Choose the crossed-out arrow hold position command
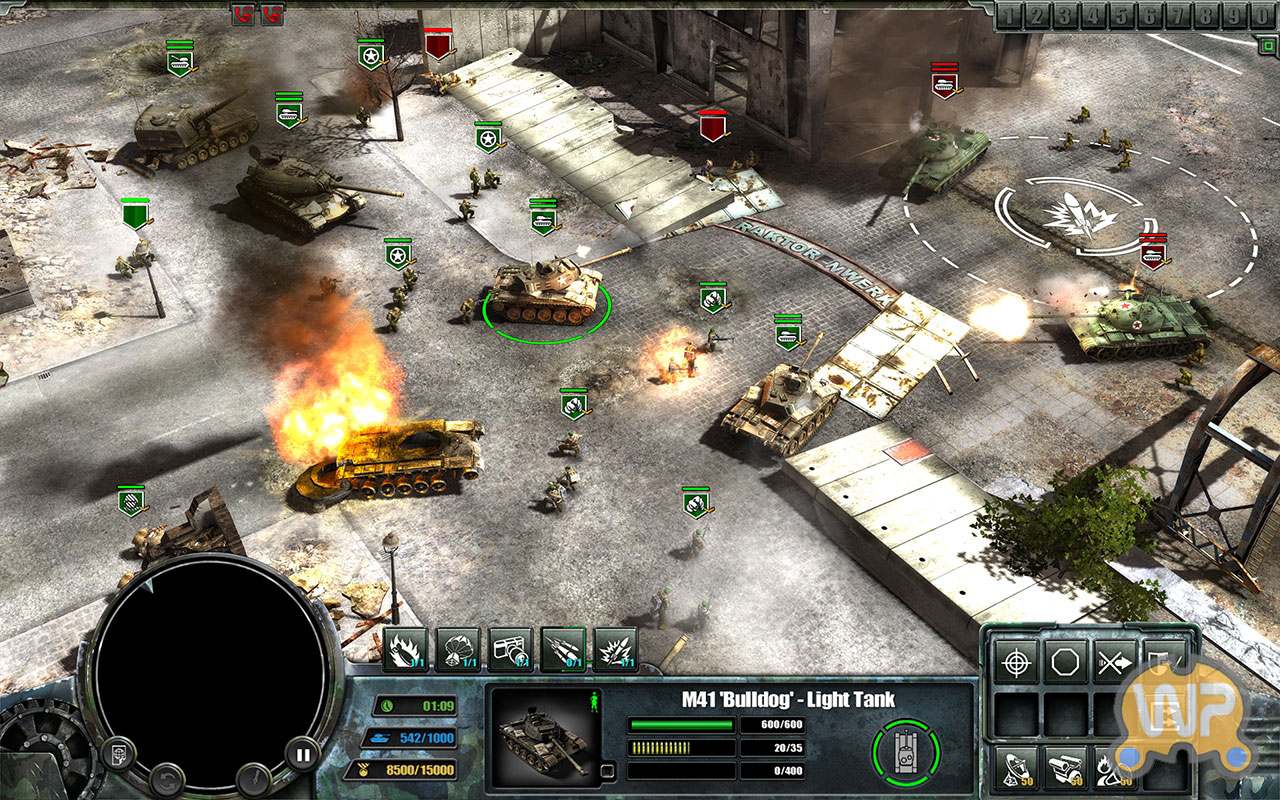The height and width of the screenshot is (800, 1280). [x=1116, y=663]
